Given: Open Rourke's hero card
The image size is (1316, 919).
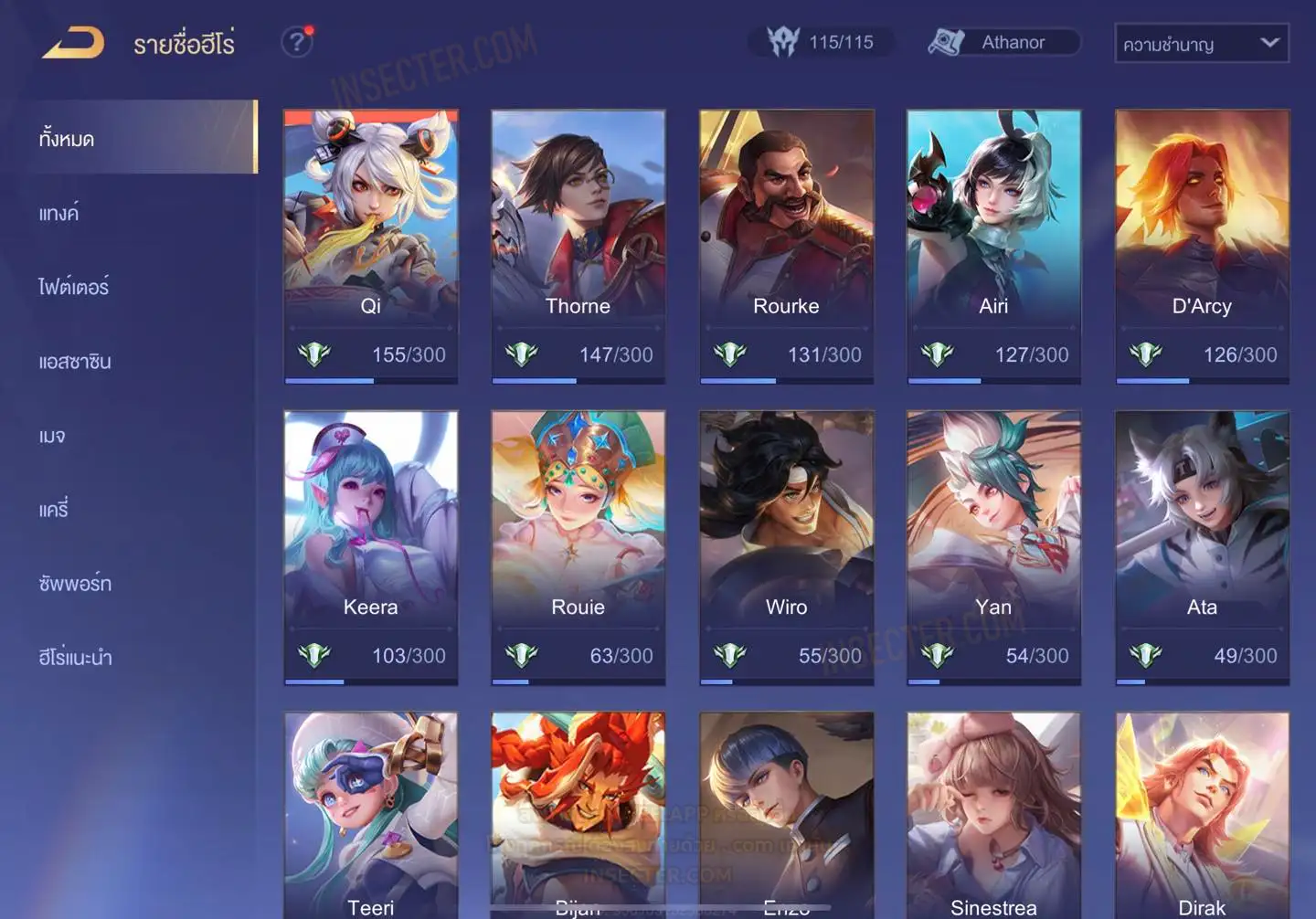Looking at the screenshot, I should pos(786,245).
